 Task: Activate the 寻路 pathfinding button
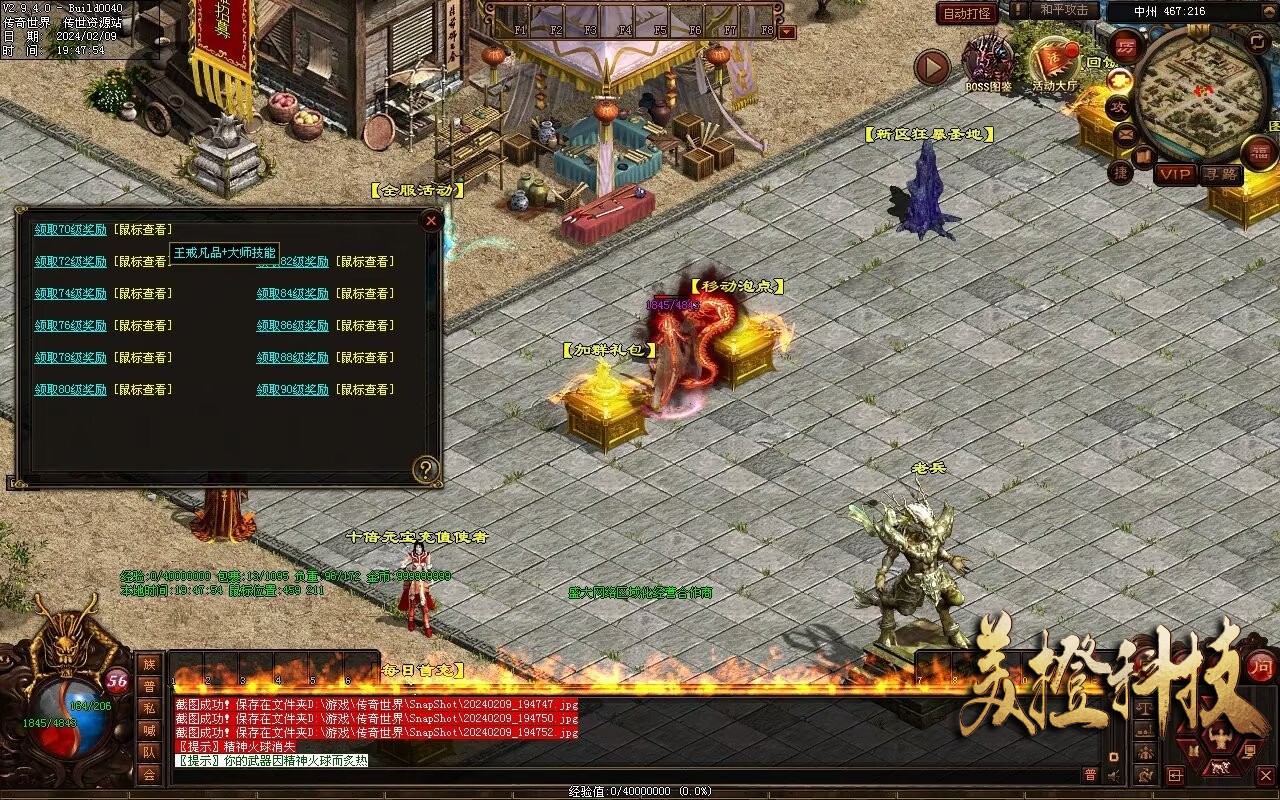pos(1220,175)
